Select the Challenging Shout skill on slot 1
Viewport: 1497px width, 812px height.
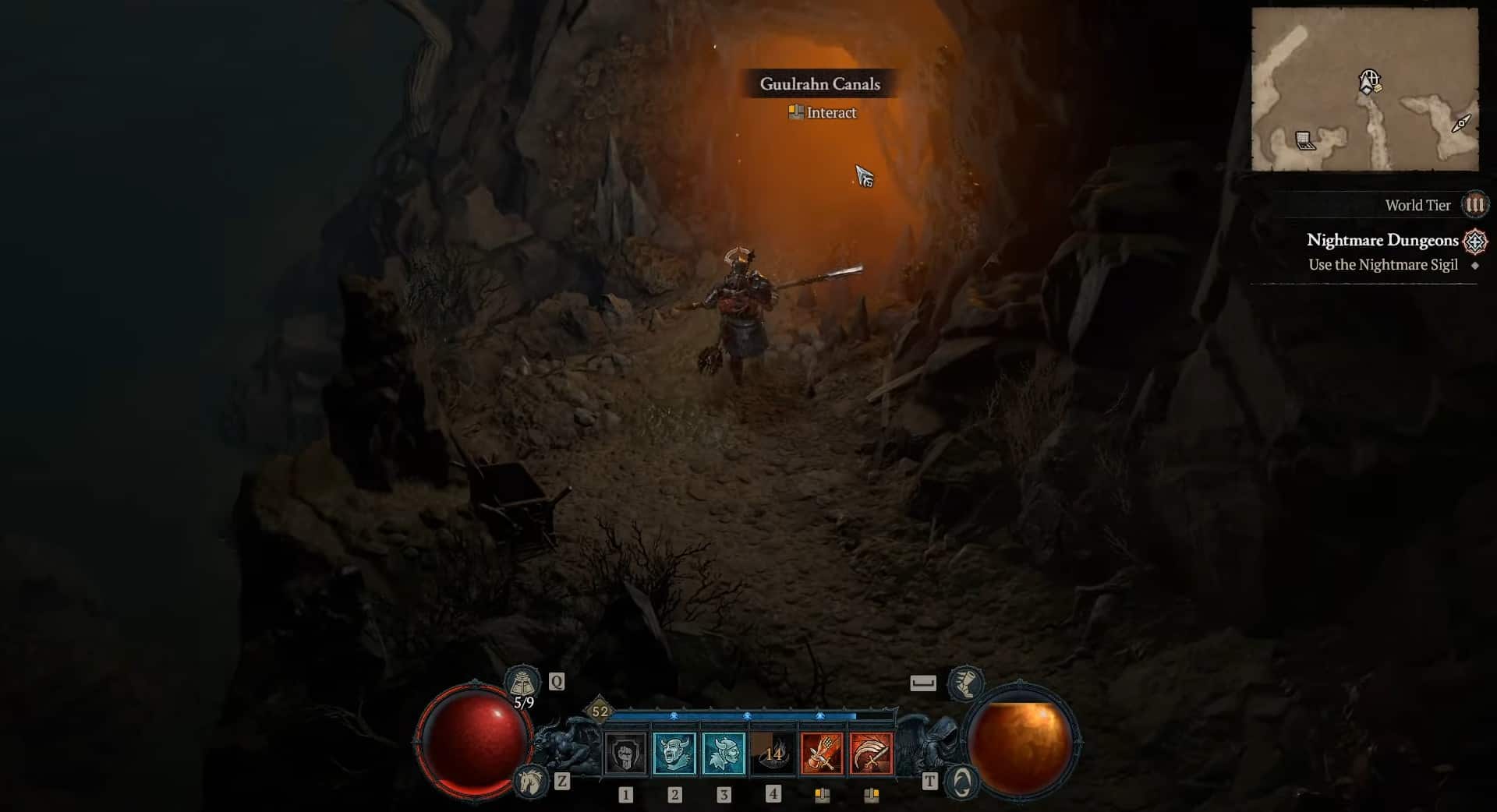point(625,754)
